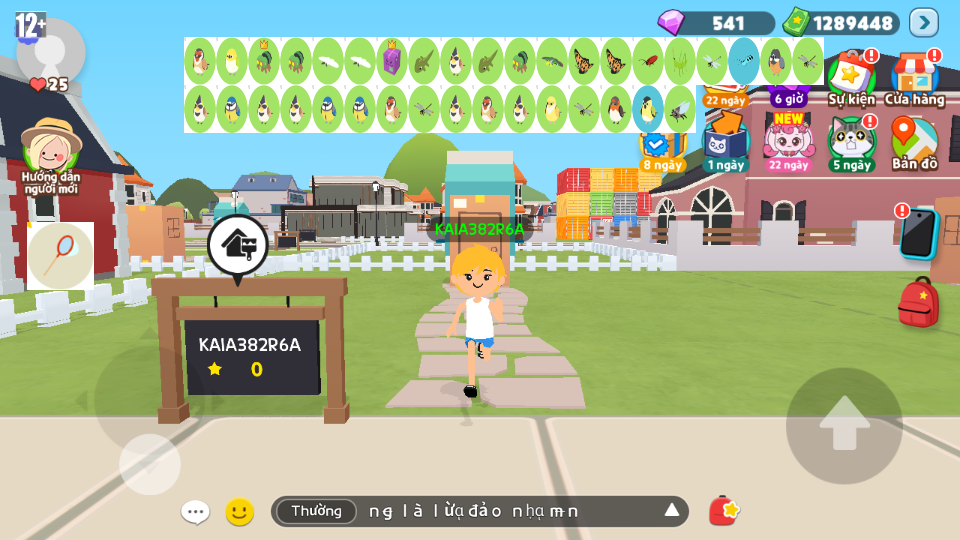
Task: Switch the Thường chat channel
Action: pos(316,511)
